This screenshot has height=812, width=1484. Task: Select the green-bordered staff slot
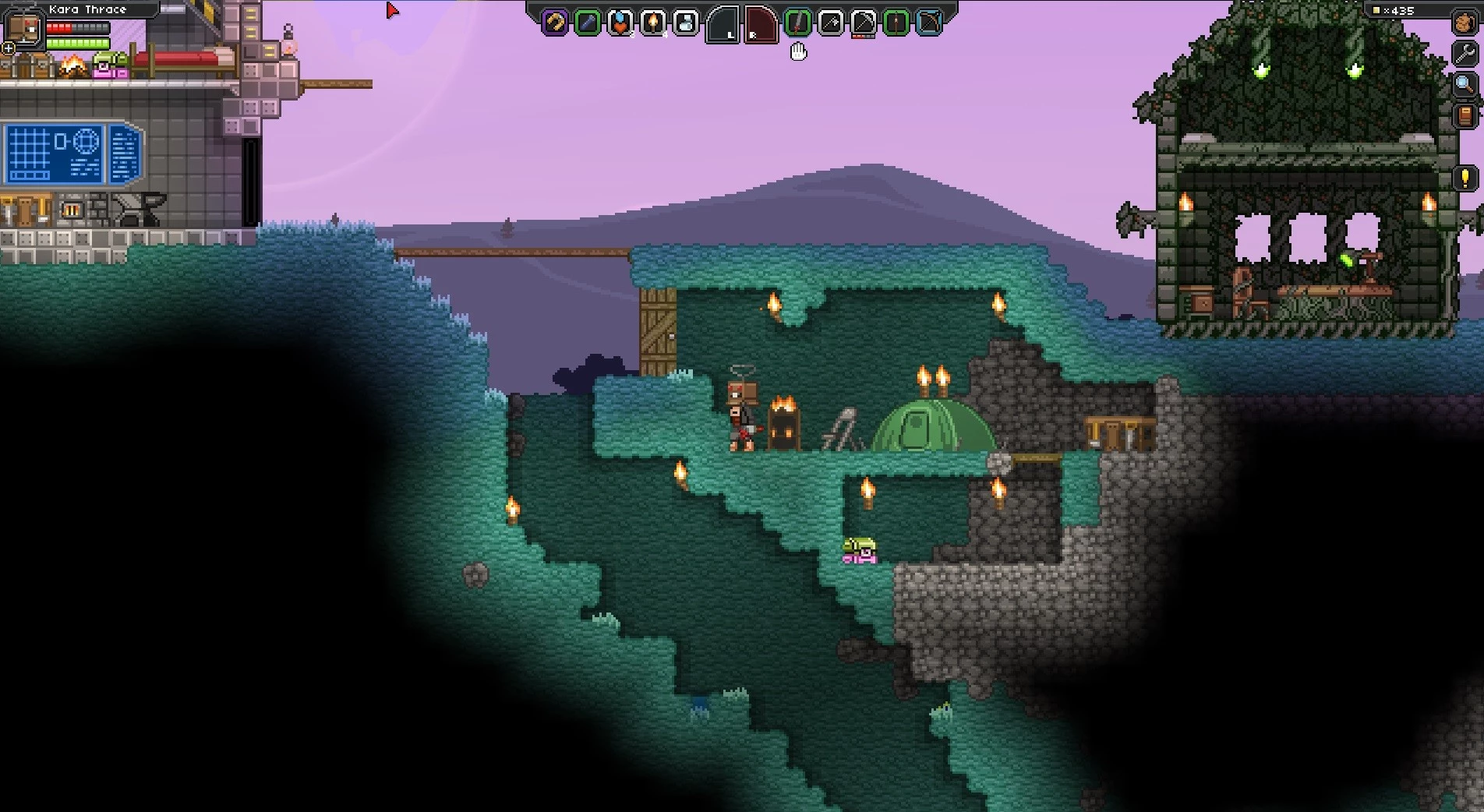click(896, 23)
